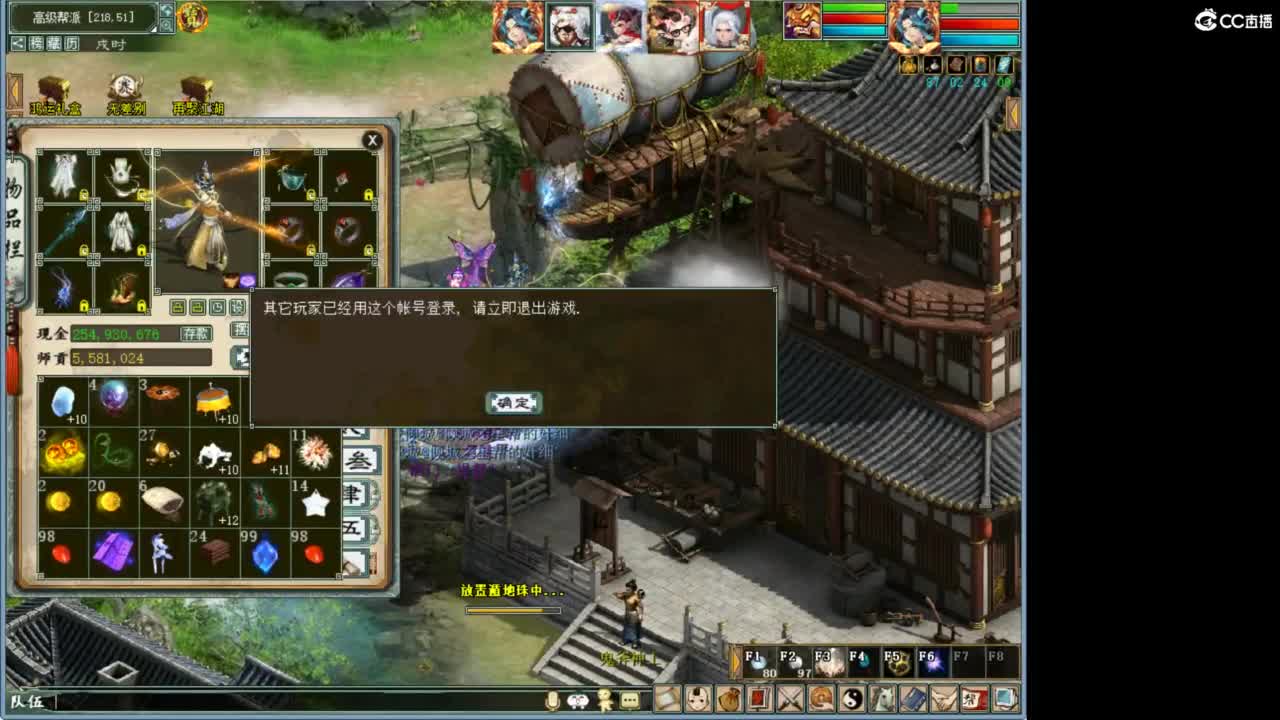This screenshot has height=720, width=1280.
Task: Toggle the clock icon in the inventory header
Action: [216, 306]
